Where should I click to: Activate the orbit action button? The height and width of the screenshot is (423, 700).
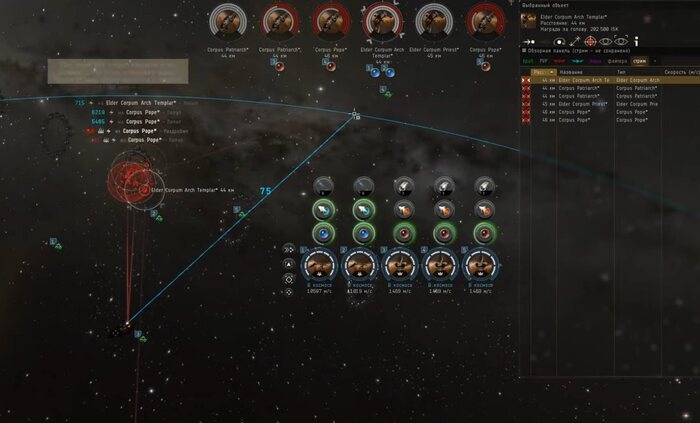(x=560, y=41)
